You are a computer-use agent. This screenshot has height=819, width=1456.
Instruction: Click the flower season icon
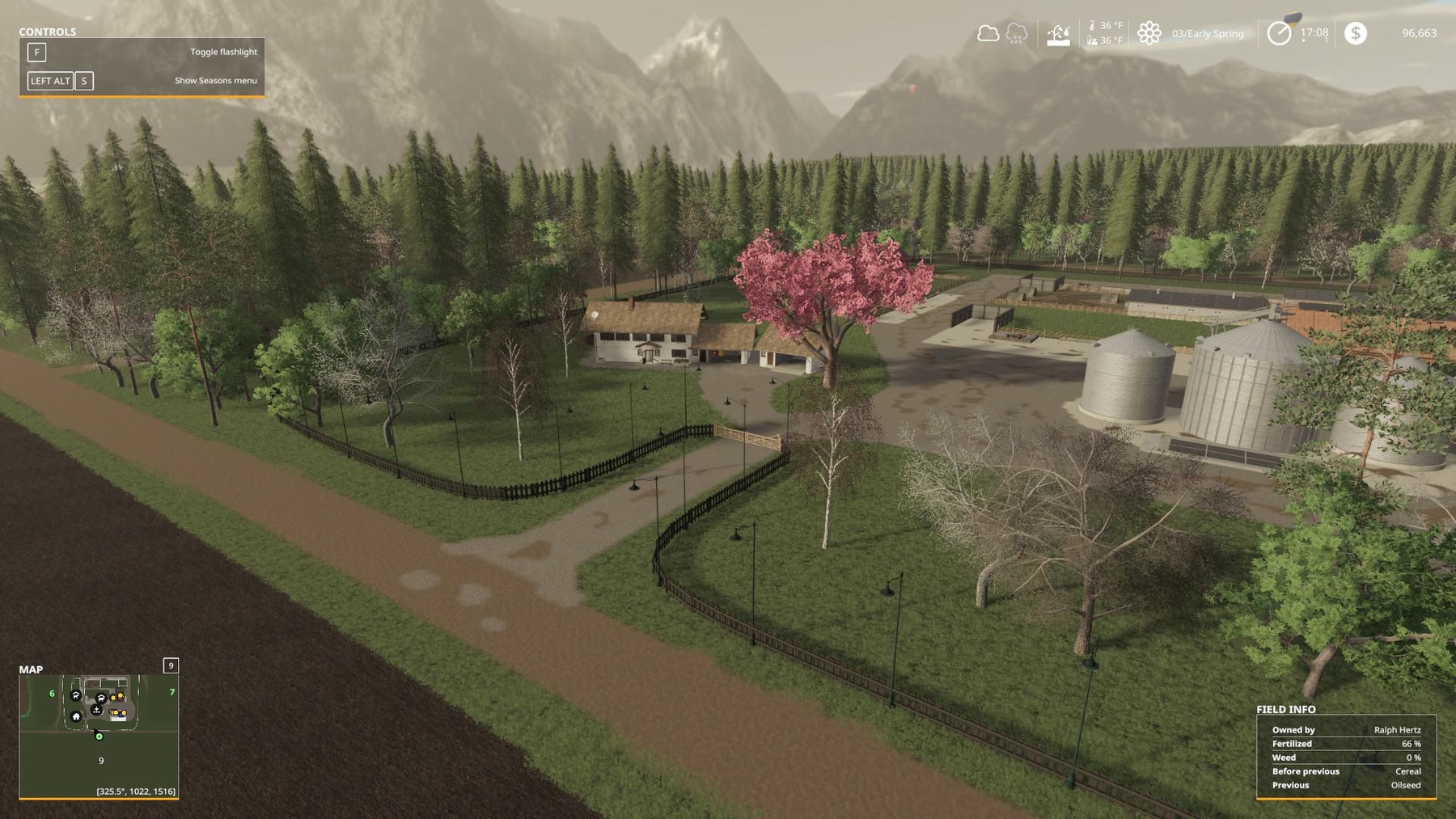click(1149, 33)
